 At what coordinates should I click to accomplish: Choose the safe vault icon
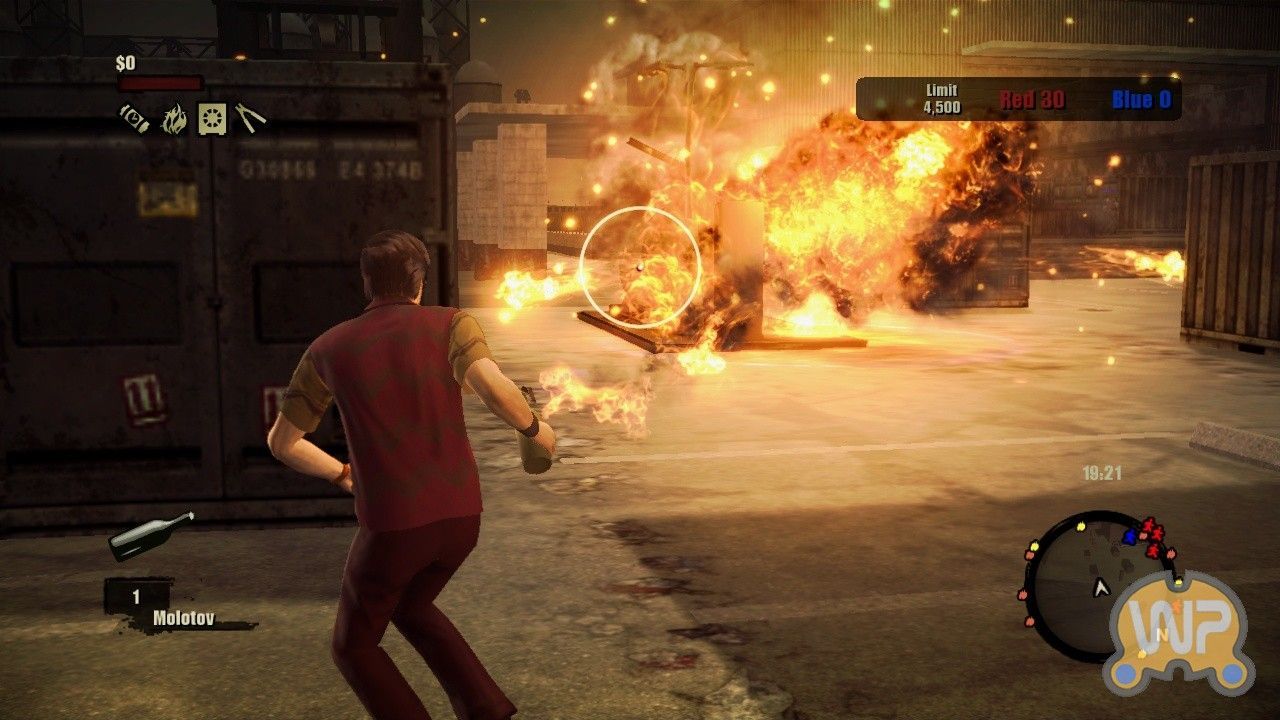click(211, 118)
